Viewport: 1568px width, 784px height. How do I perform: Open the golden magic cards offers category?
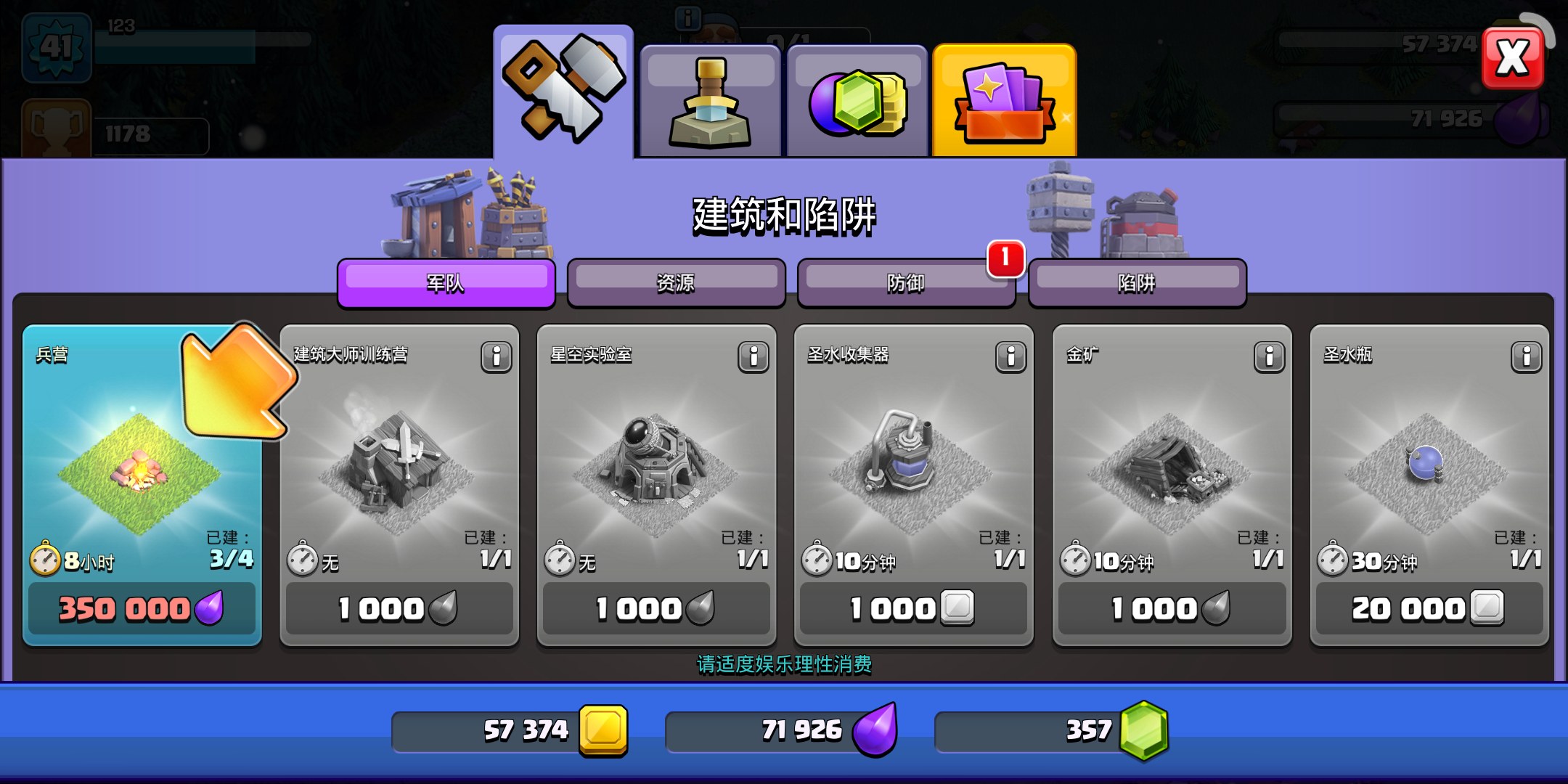pyautogui.click(x=1004, y=102)
